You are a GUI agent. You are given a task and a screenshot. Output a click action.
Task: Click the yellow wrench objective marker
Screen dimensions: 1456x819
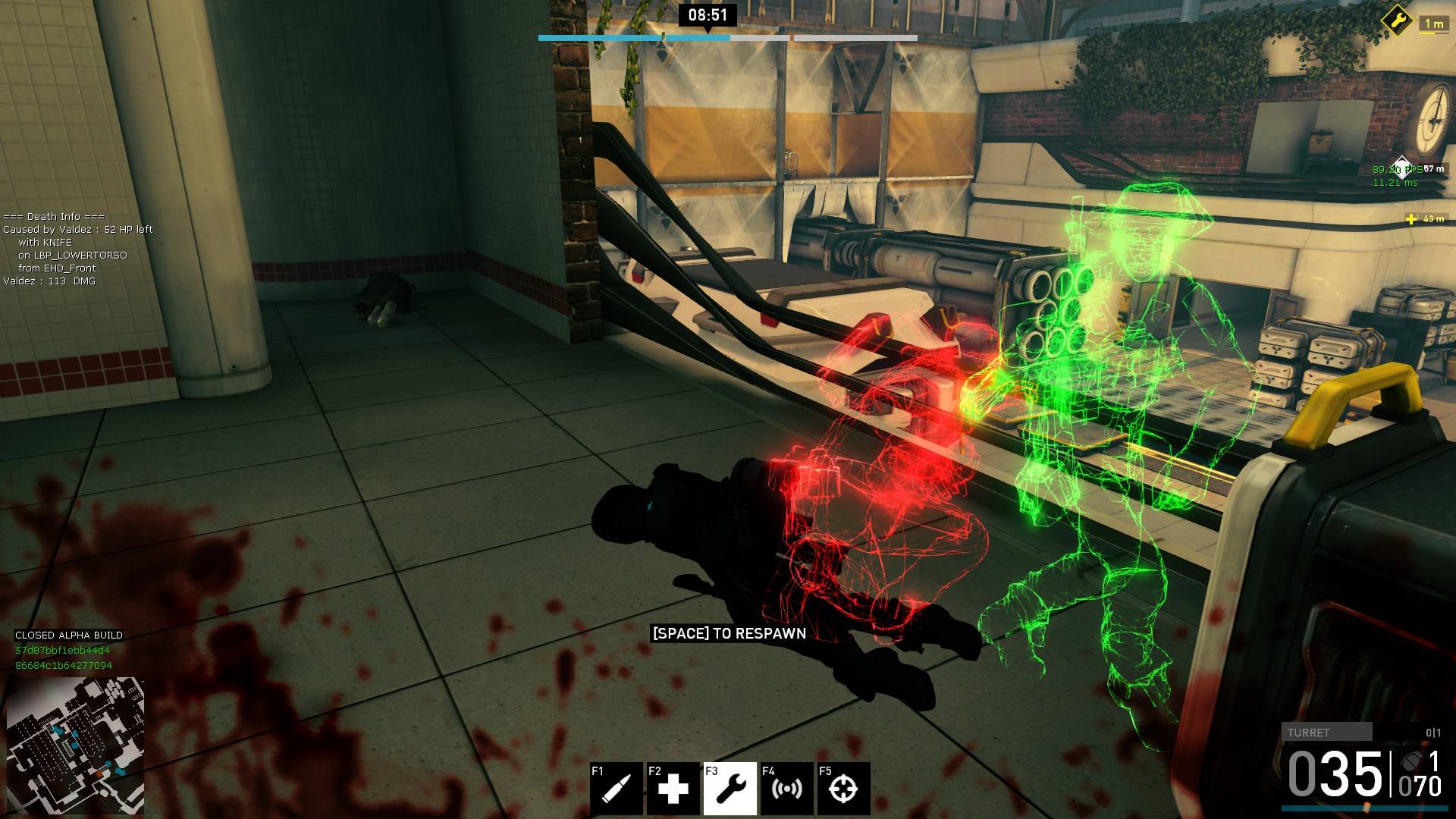(x=1396, y=20)
